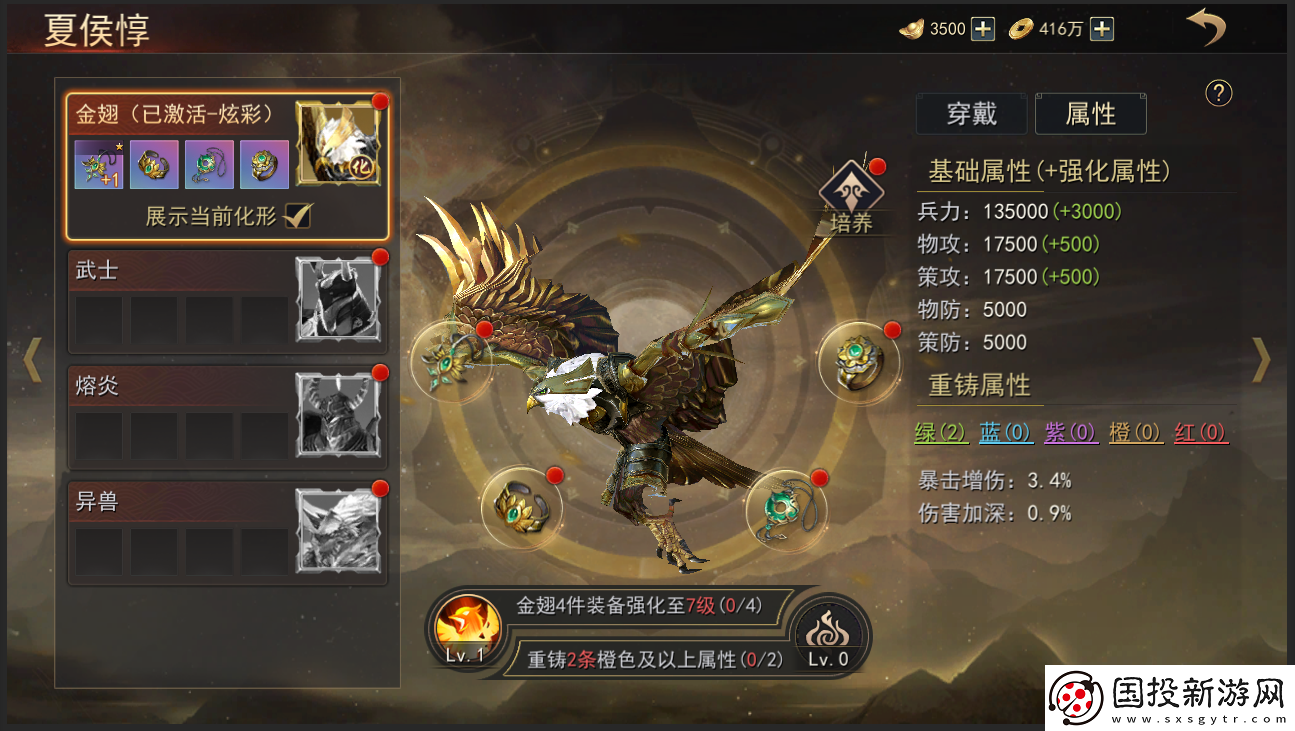Switch to the 属性 tab
This screenshot has width=1295, height=731.
[x=1090, y=114]
